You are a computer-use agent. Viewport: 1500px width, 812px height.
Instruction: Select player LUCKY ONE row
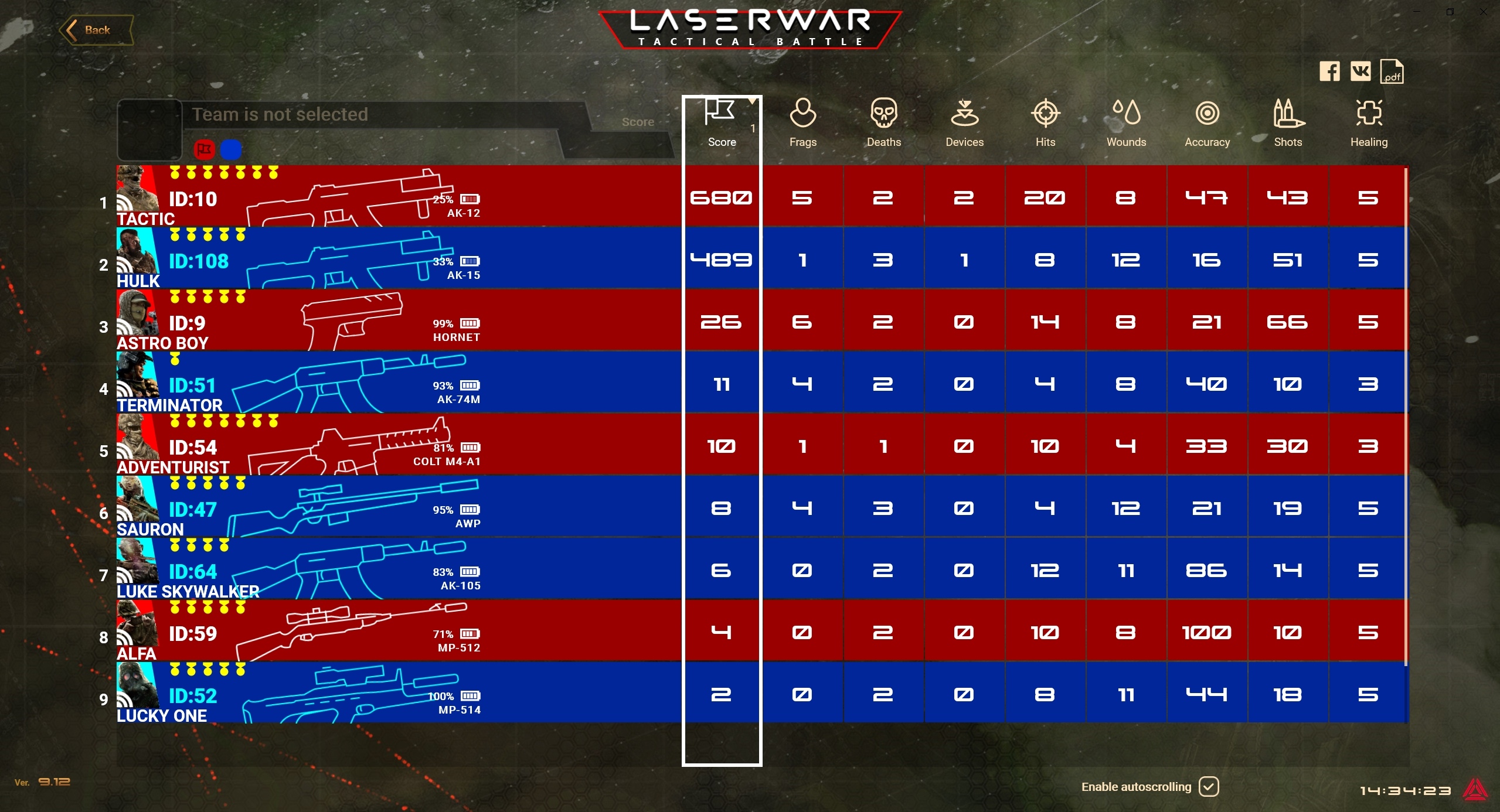click(x=399, y=694)
